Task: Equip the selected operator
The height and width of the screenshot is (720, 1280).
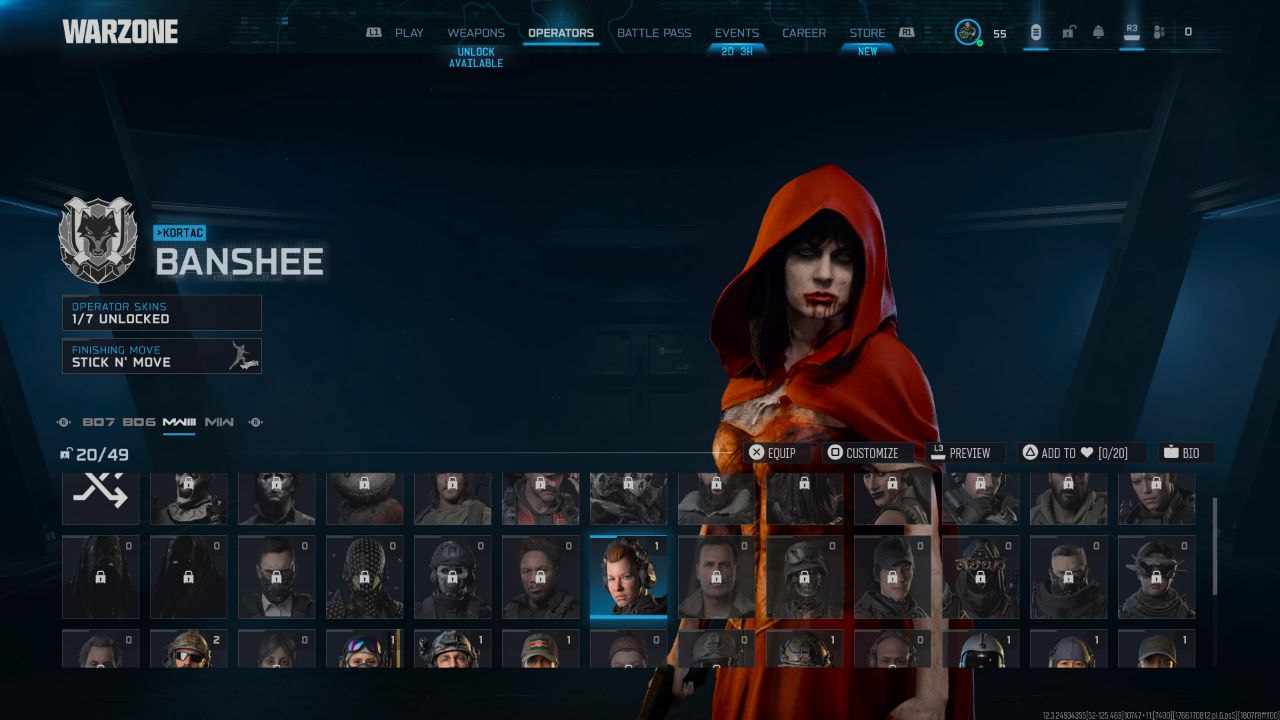Action: point(774,453)
